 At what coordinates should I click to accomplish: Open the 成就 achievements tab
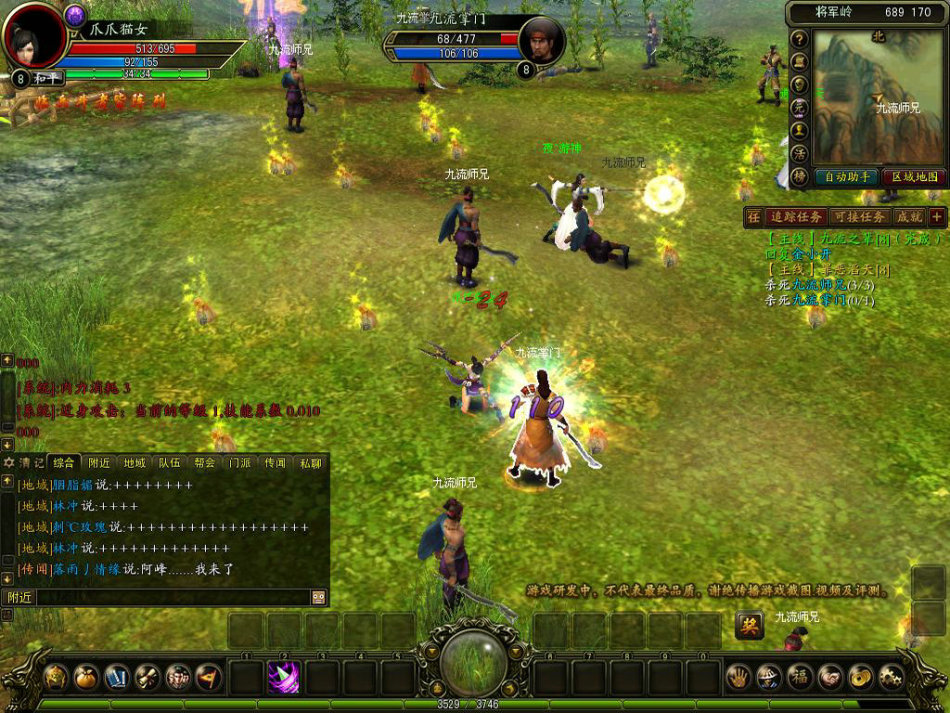pyautogui.click(x=908, y=217)
